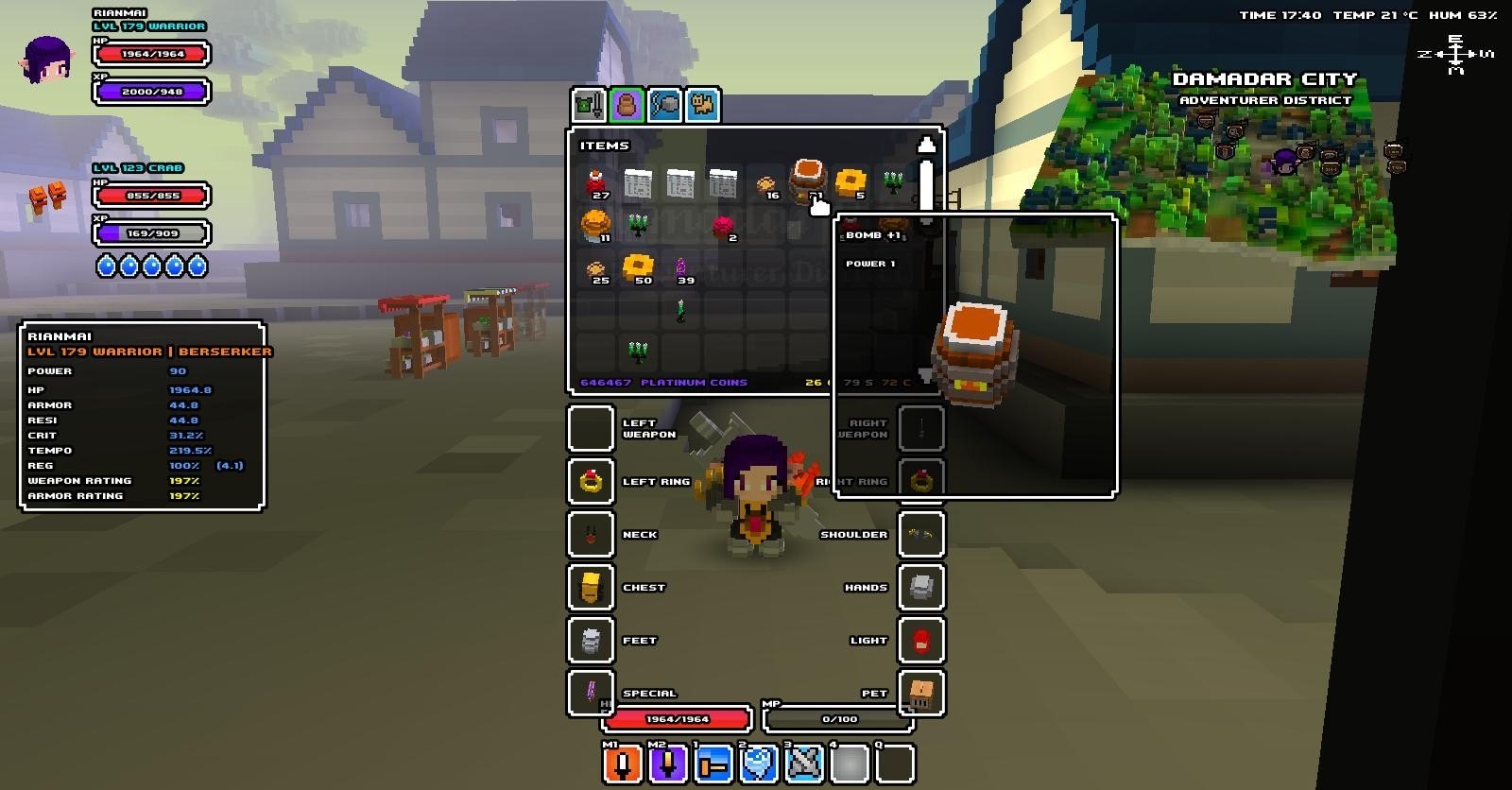Open the equipment tab with armor and sword

(x=590, y=104)
